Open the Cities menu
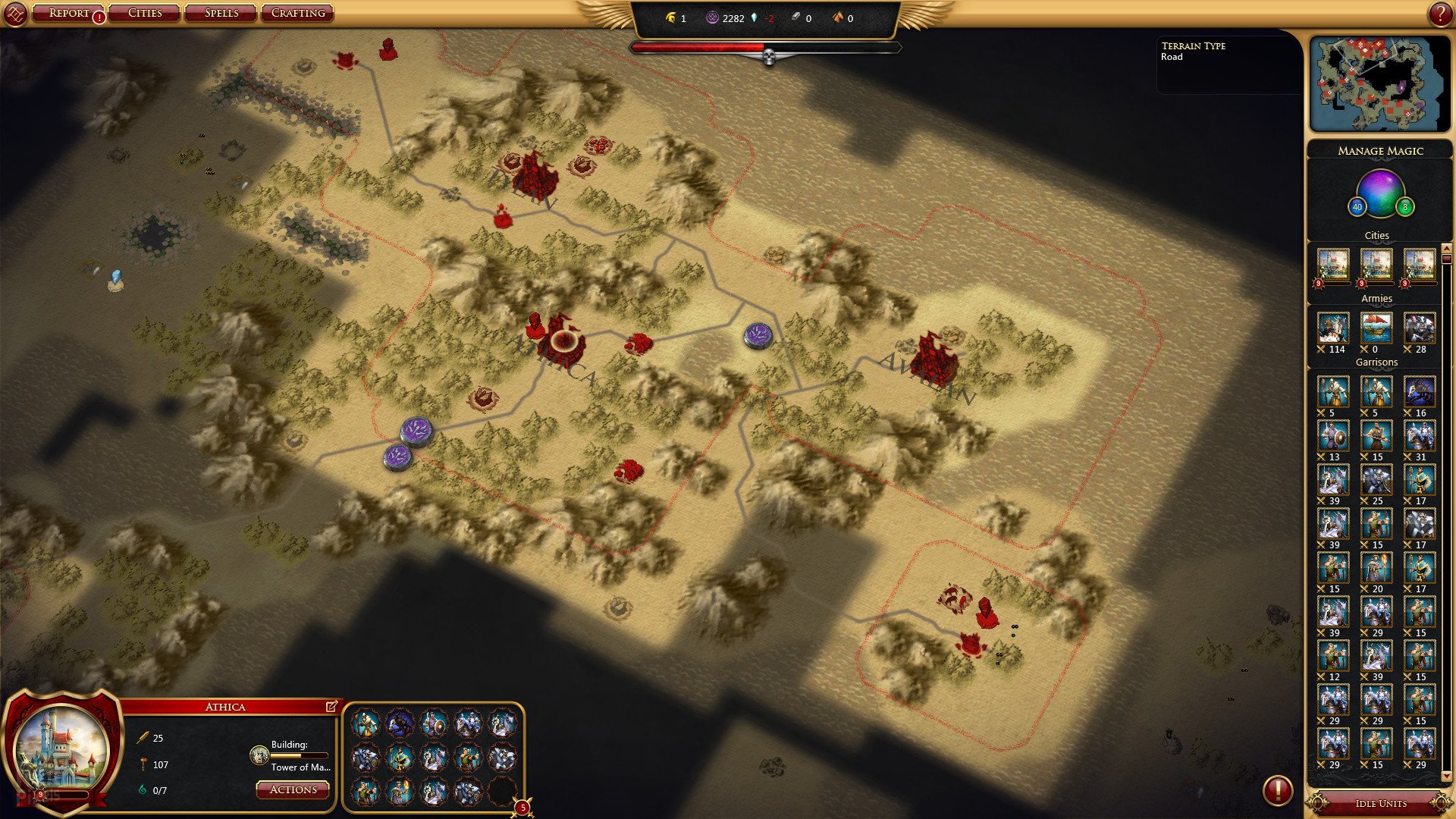 [145, 13]
